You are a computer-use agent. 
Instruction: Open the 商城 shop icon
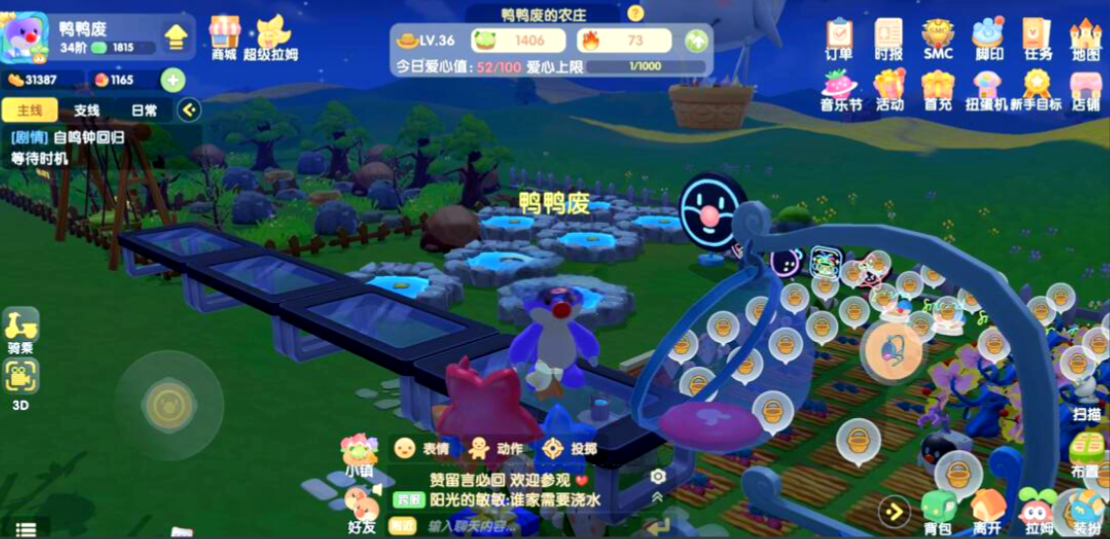(x=225, y=35)
